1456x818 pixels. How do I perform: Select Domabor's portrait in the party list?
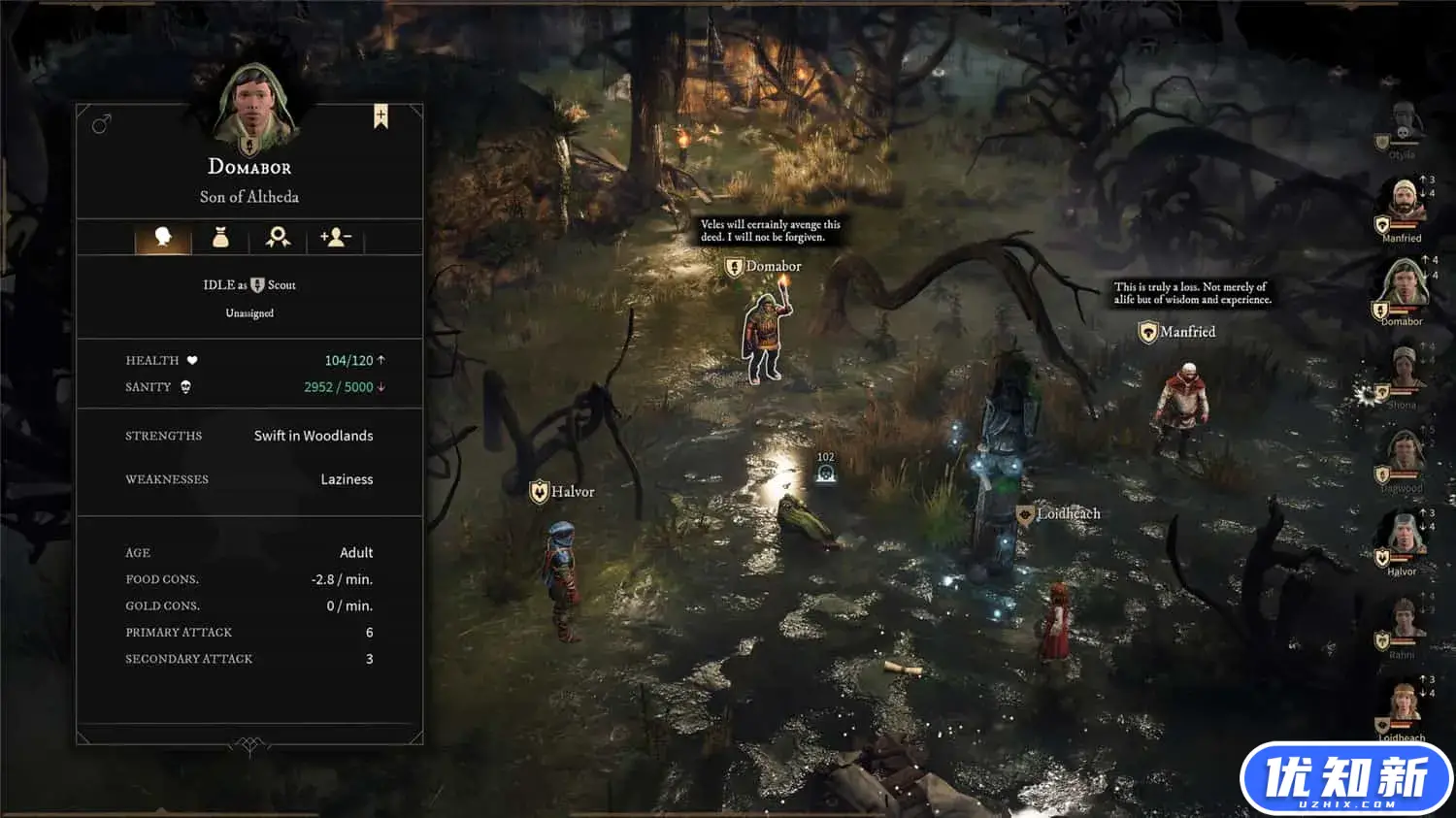coord(1403,287)
